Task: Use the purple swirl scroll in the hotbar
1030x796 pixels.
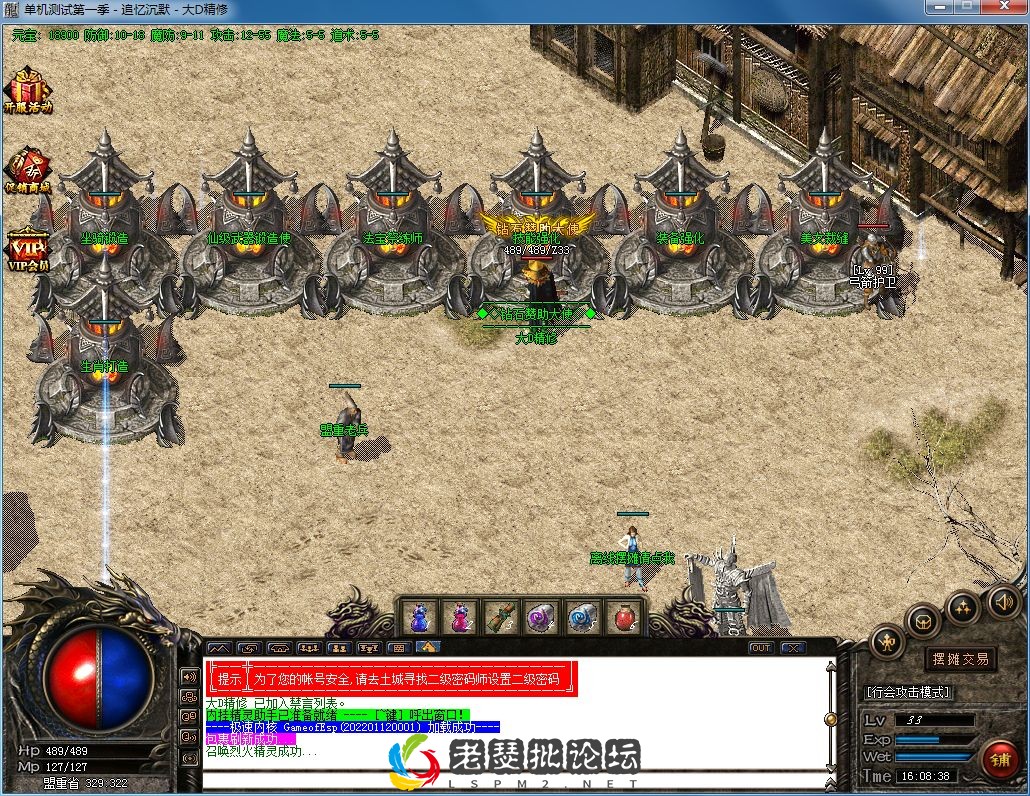Action: click(x=541, y=616)
